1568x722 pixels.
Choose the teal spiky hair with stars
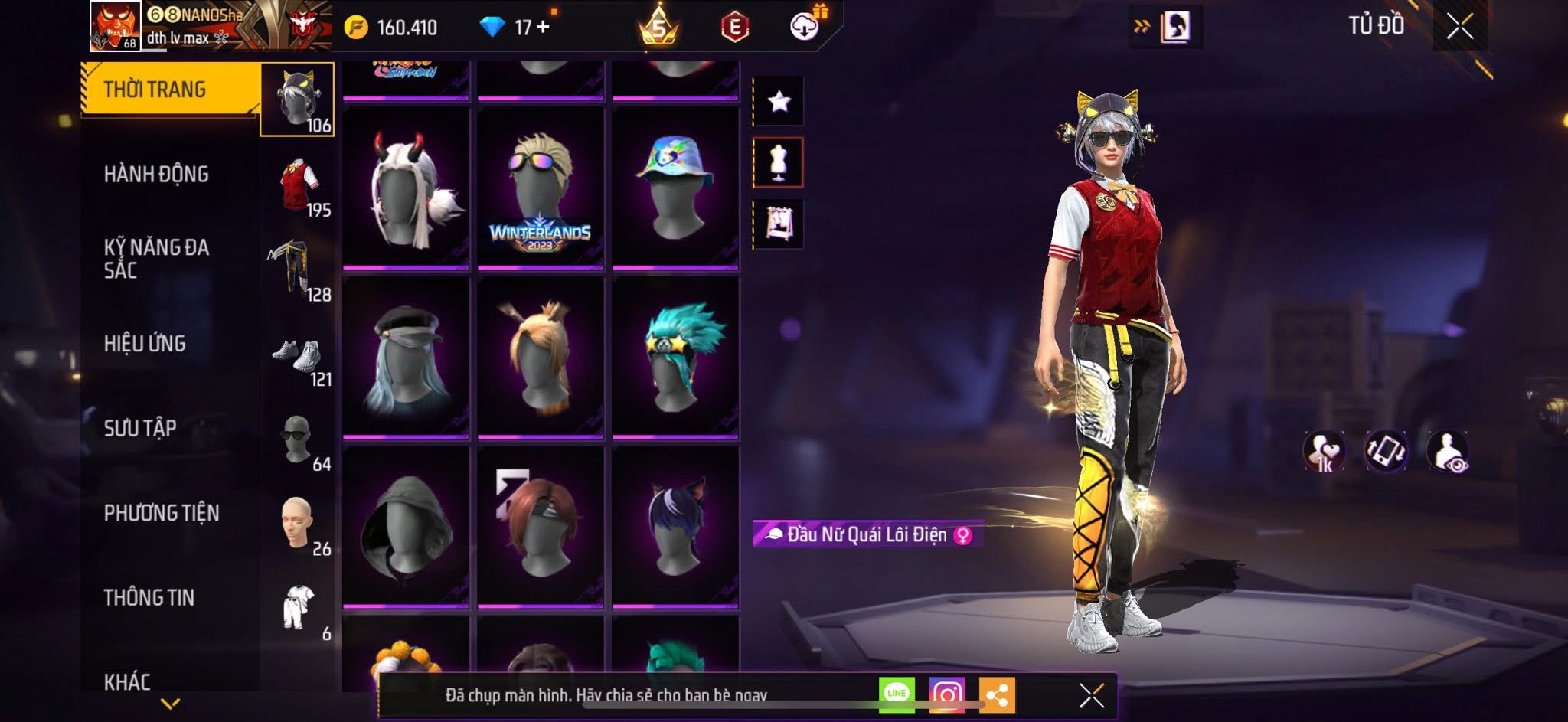[x=675, y=358]
